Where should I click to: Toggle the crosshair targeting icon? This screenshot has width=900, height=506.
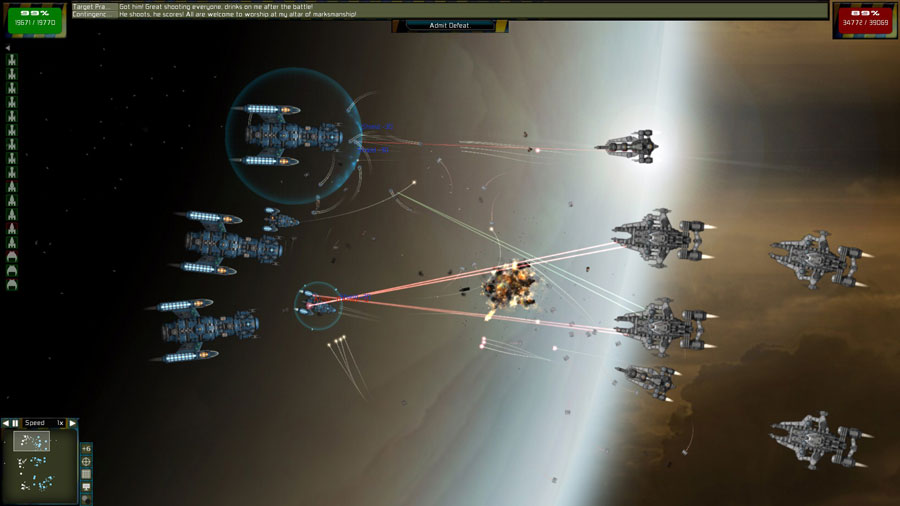pos(86,462)
